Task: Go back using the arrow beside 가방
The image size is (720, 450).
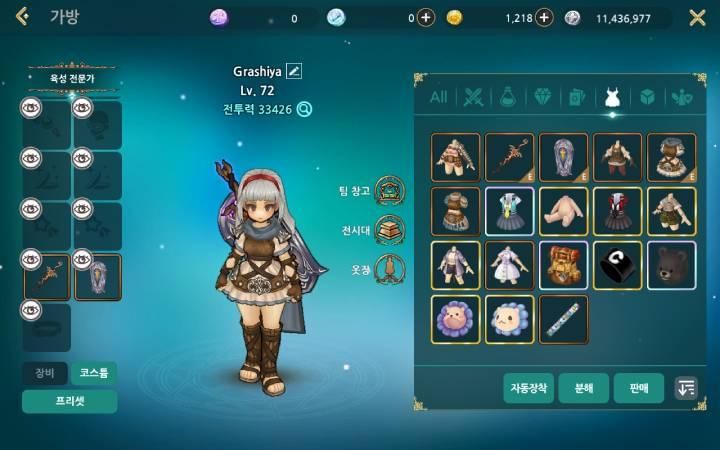Action: pyautogui.click(x=22, y=17)
